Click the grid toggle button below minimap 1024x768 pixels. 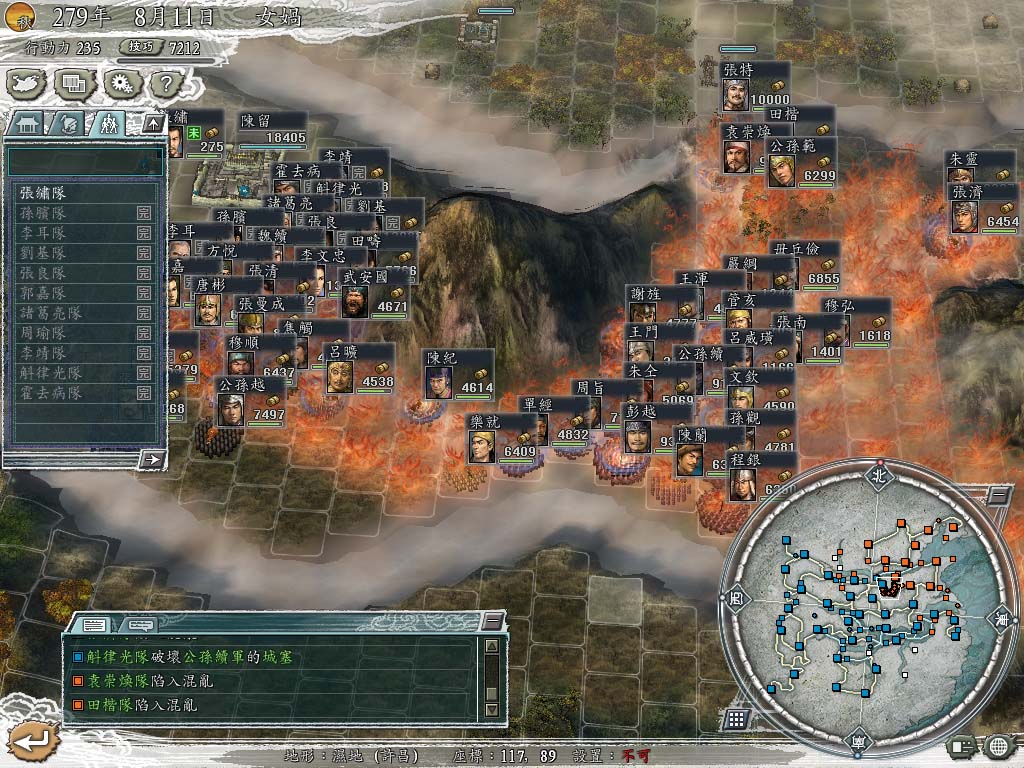coord(736,719)
